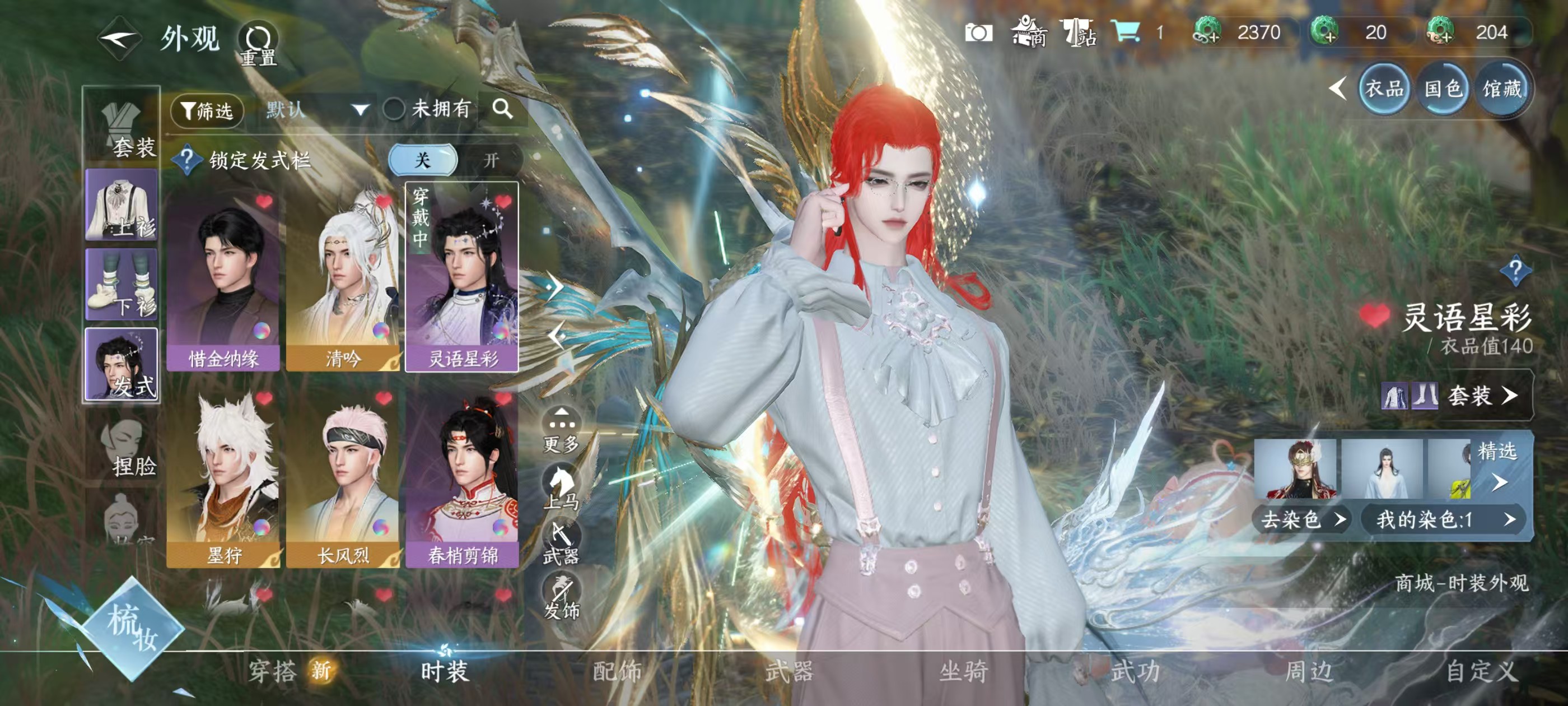Open the 筛选 filter button
The height and width of the screenshot is (706, 1568).
[207, 111]
